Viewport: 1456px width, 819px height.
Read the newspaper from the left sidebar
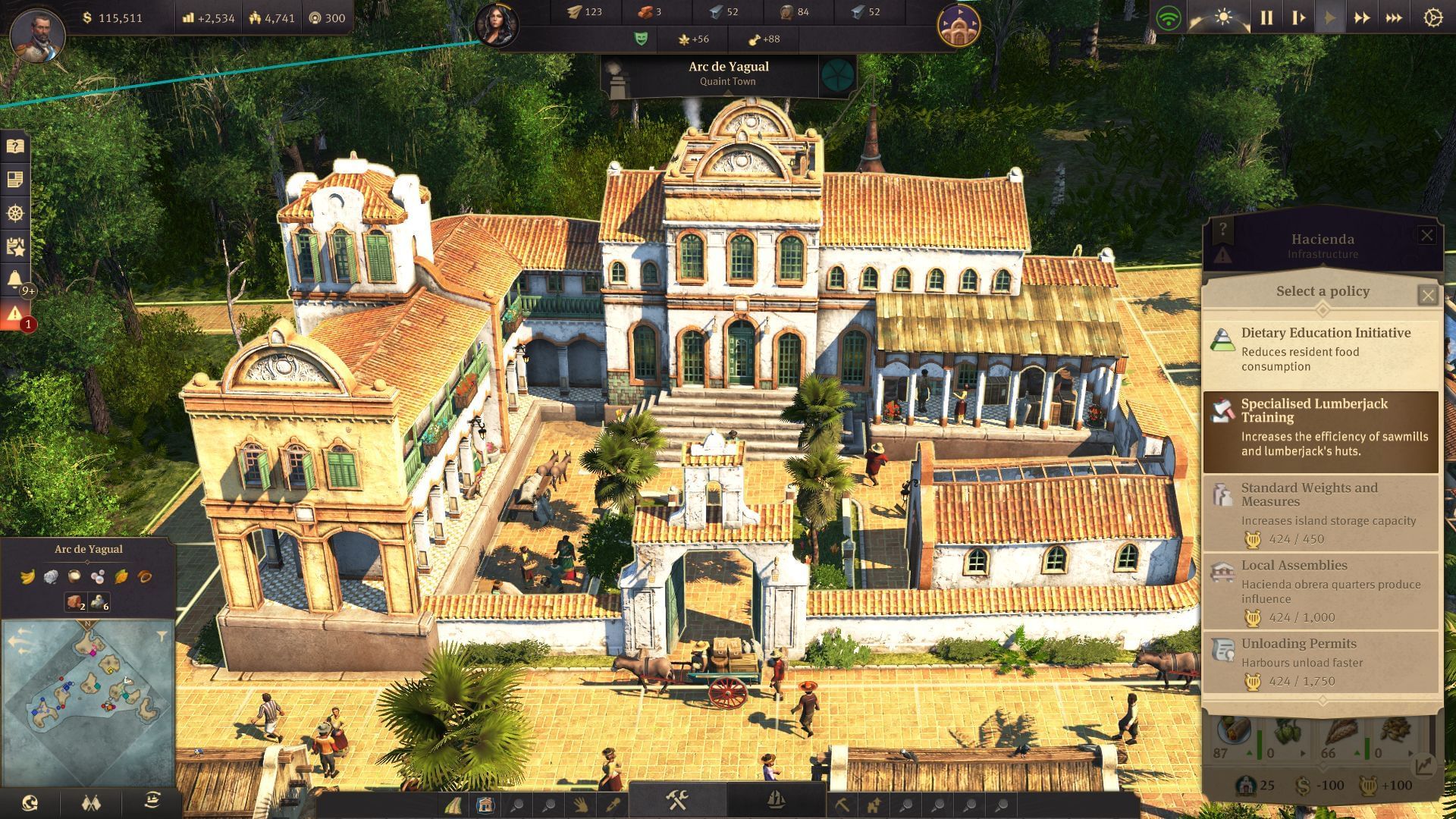tap(14, 179)
